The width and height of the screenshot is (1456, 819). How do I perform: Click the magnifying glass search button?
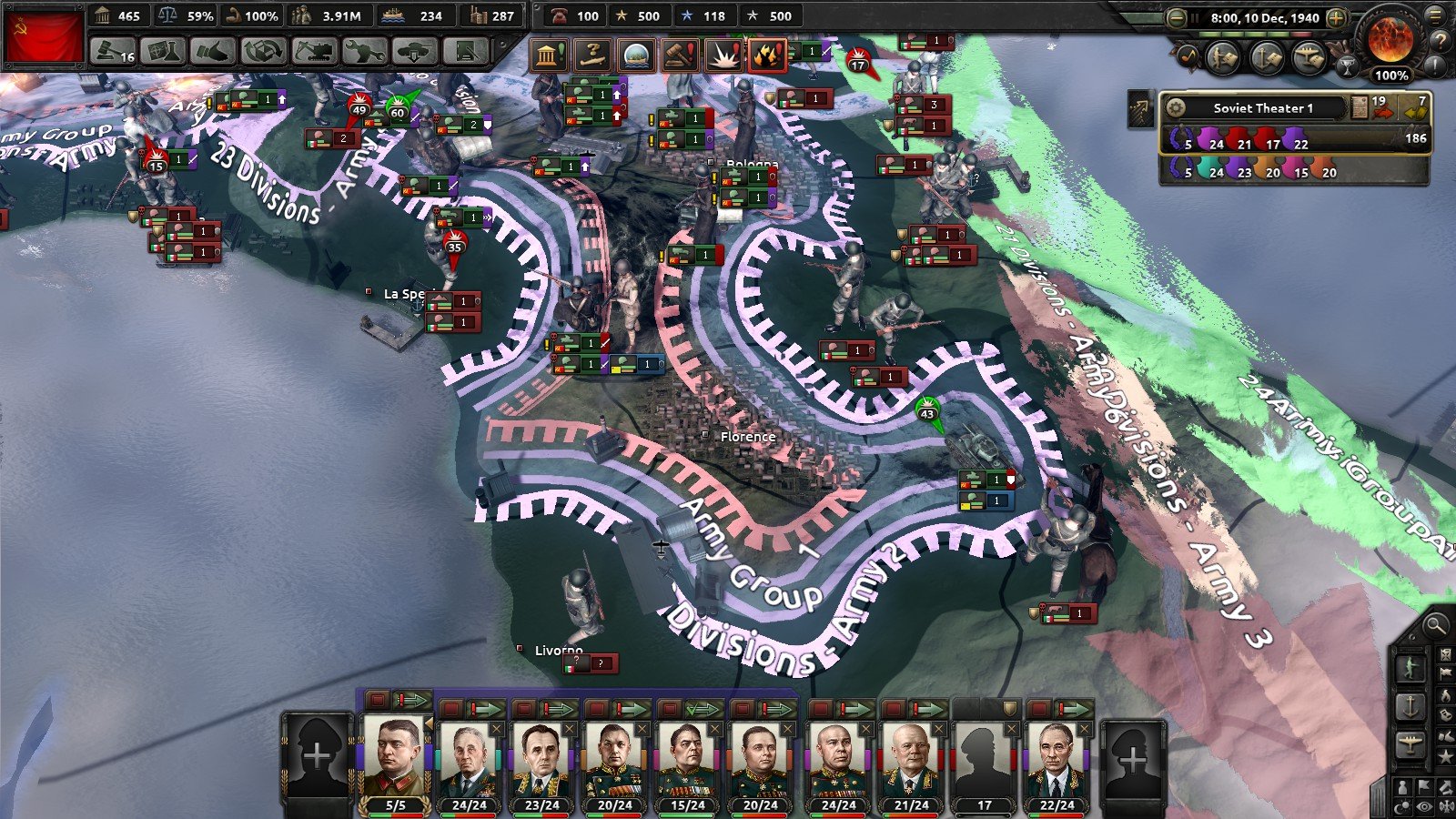click(1435, 625)
